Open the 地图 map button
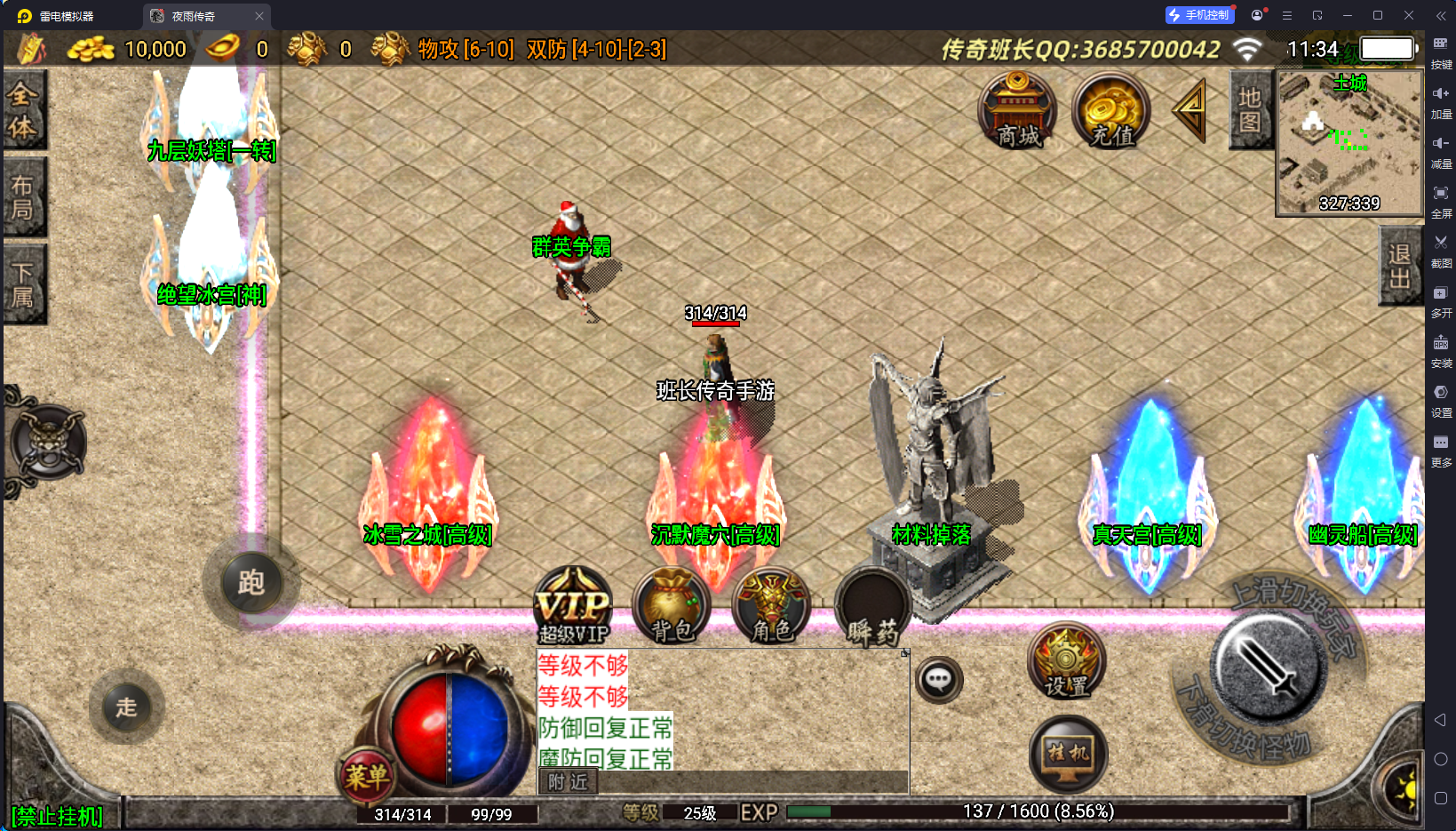This screenshot has width=1456, height=831. pyautogui.click(x=1250, y=110)
